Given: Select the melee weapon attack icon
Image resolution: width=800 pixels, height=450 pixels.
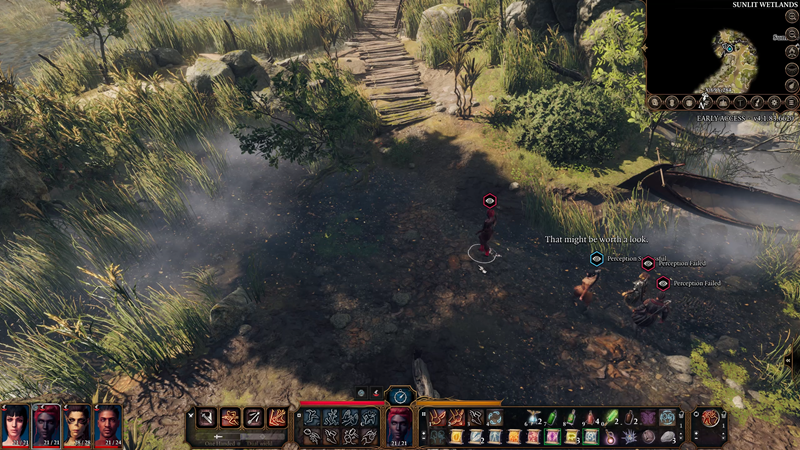Looking at the screenshot, I should (x=206, y=417).
